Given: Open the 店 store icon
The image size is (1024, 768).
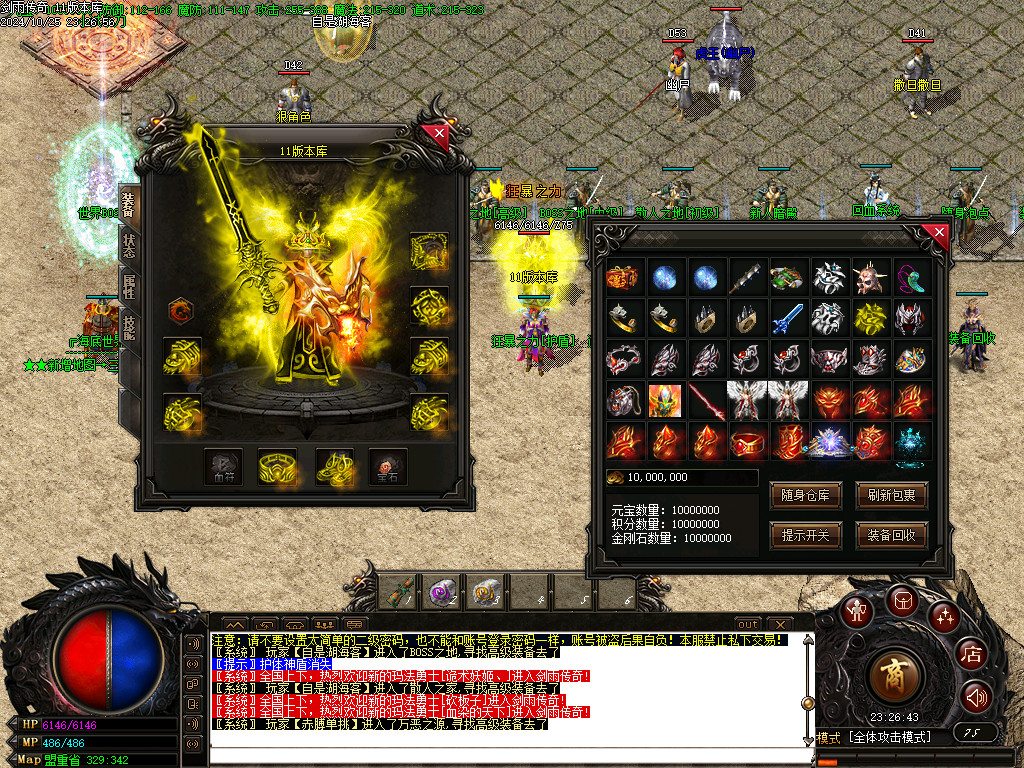Looking at the screenshot, I should 970,655.
